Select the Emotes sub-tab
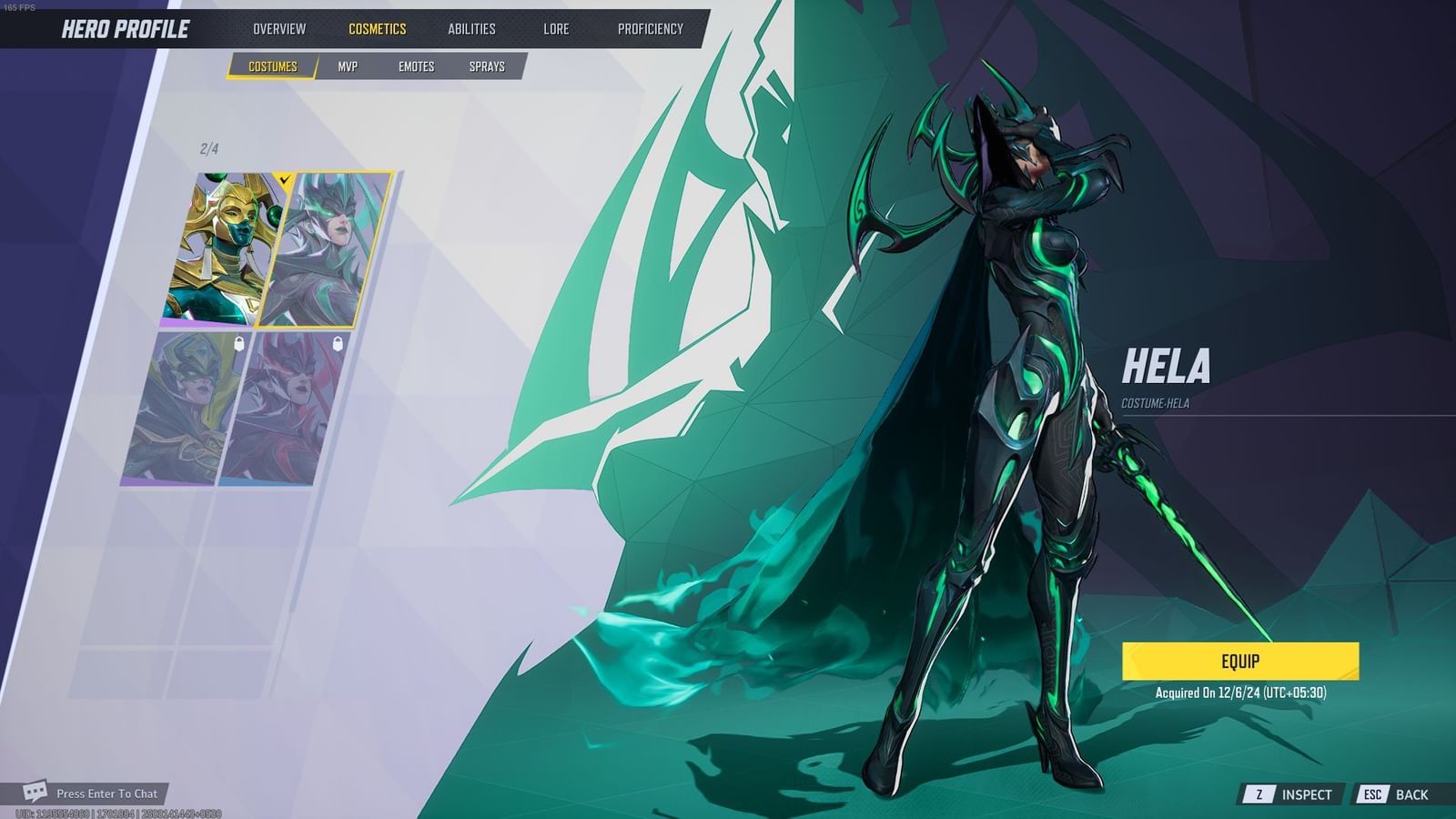This screenshot has width=1456, height=819. (417, 66)
